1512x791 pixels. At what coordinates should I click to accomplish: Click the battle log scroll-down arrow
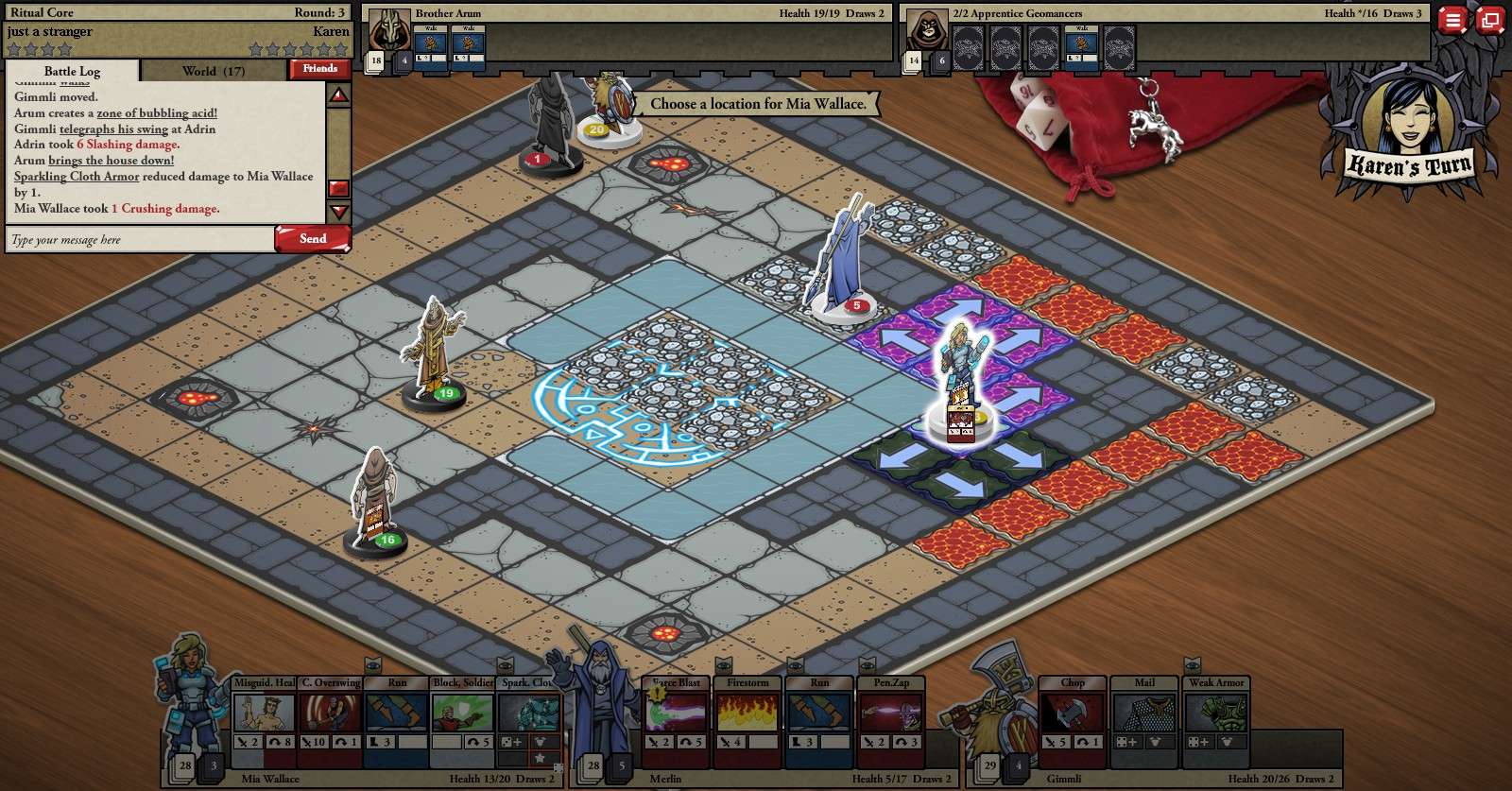(338, 212)
